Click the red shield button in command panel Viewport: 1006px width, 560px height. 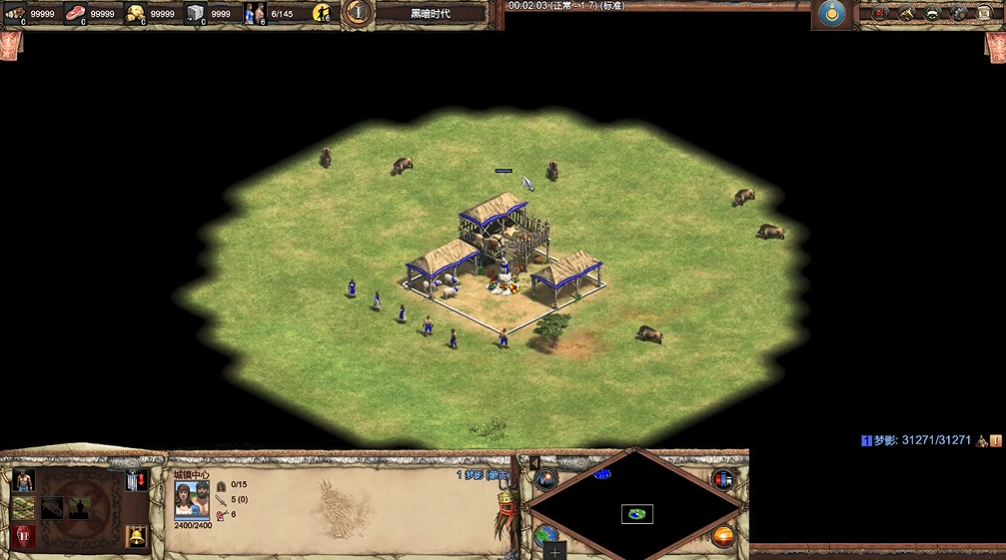click(23, 536)
